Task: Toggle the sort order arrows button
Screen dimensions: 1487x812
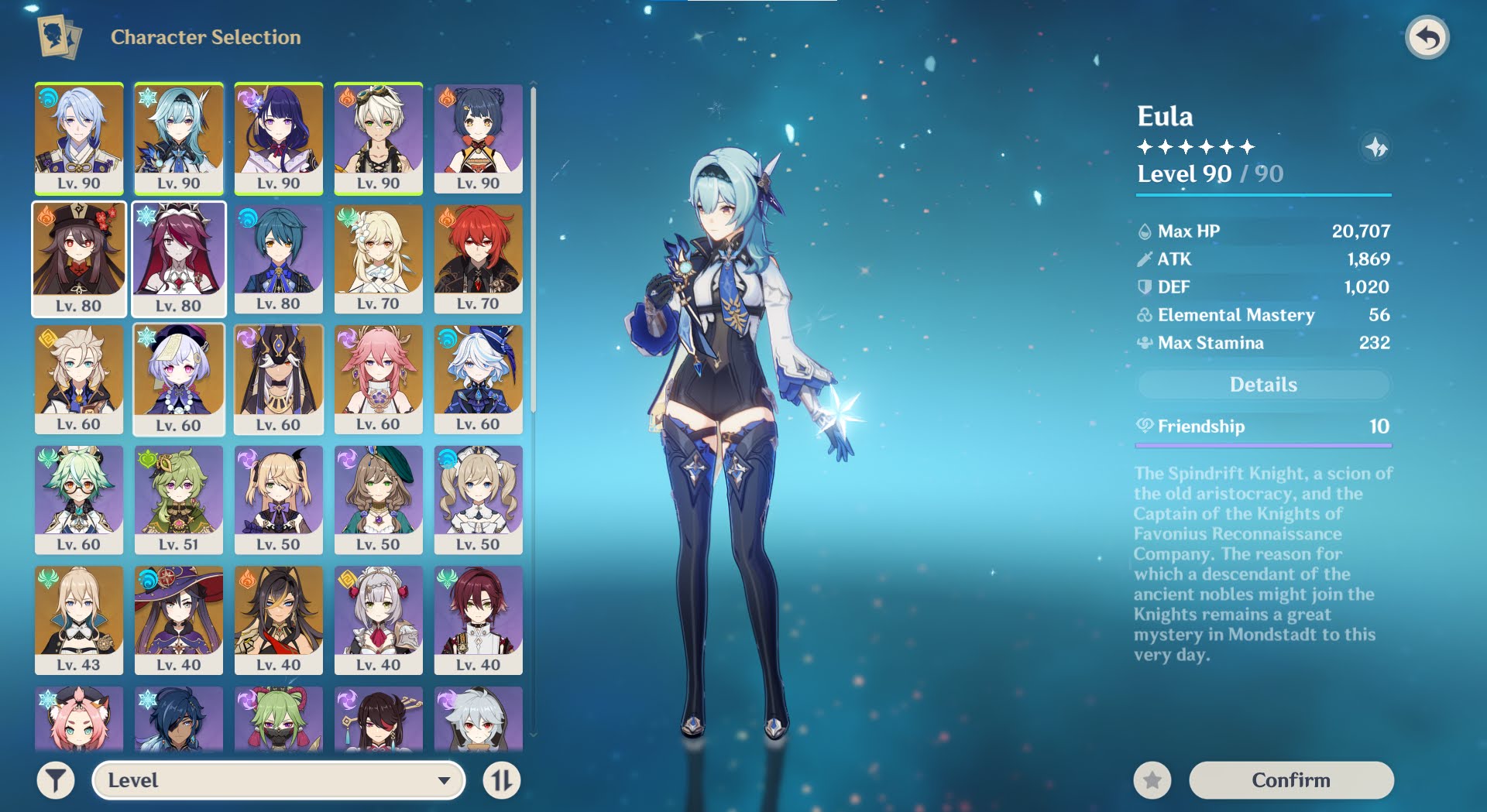Action: 502,780
